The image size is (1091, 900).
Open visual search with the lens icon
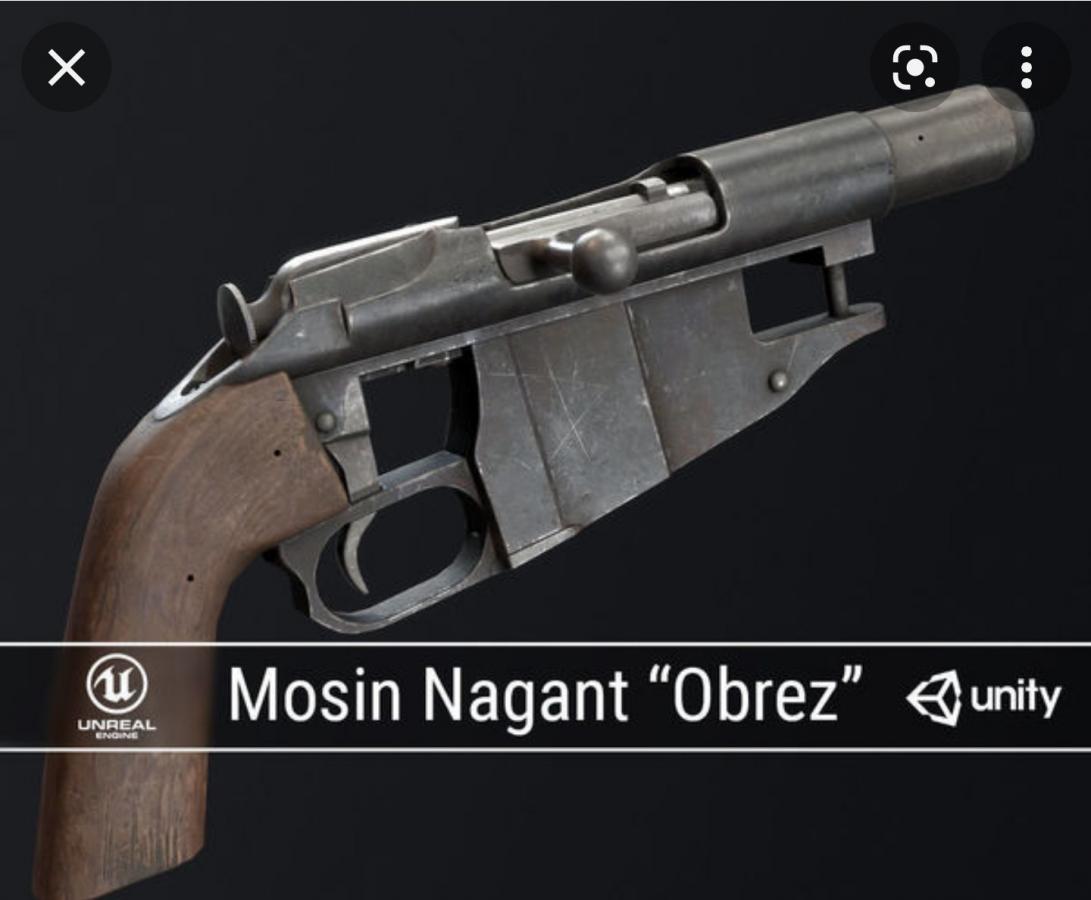[914, 68]
